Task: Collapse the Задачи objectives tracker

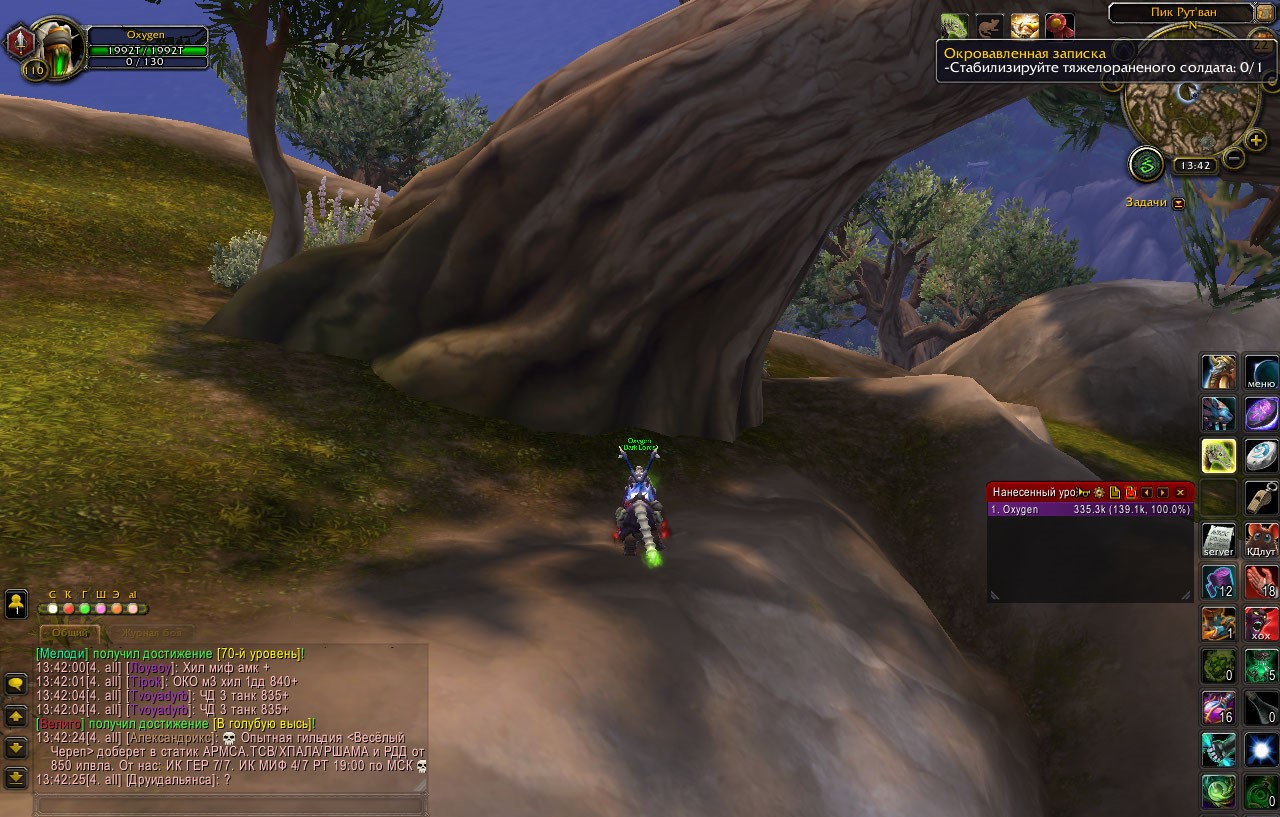Action: (1178, 203)
